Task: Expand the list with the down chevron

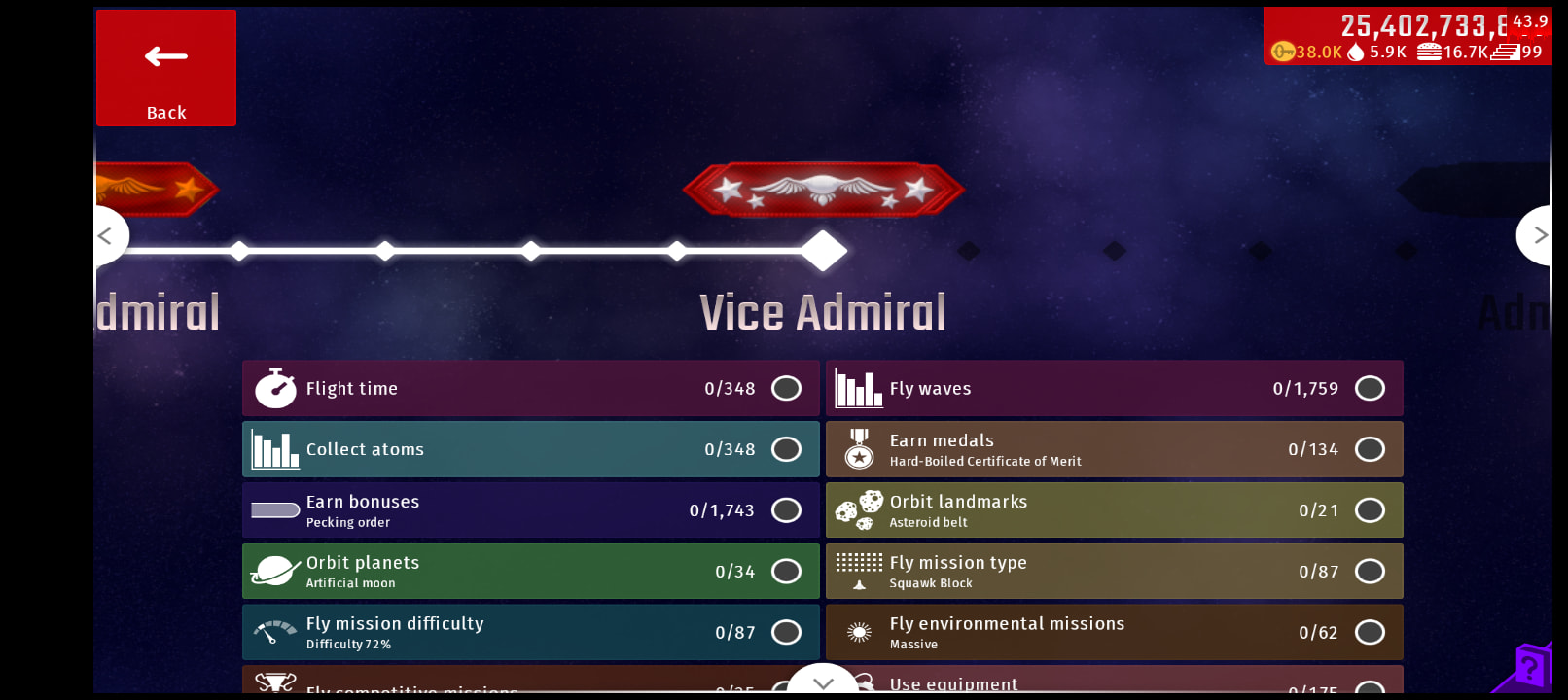Action: (x=823, y=682)
